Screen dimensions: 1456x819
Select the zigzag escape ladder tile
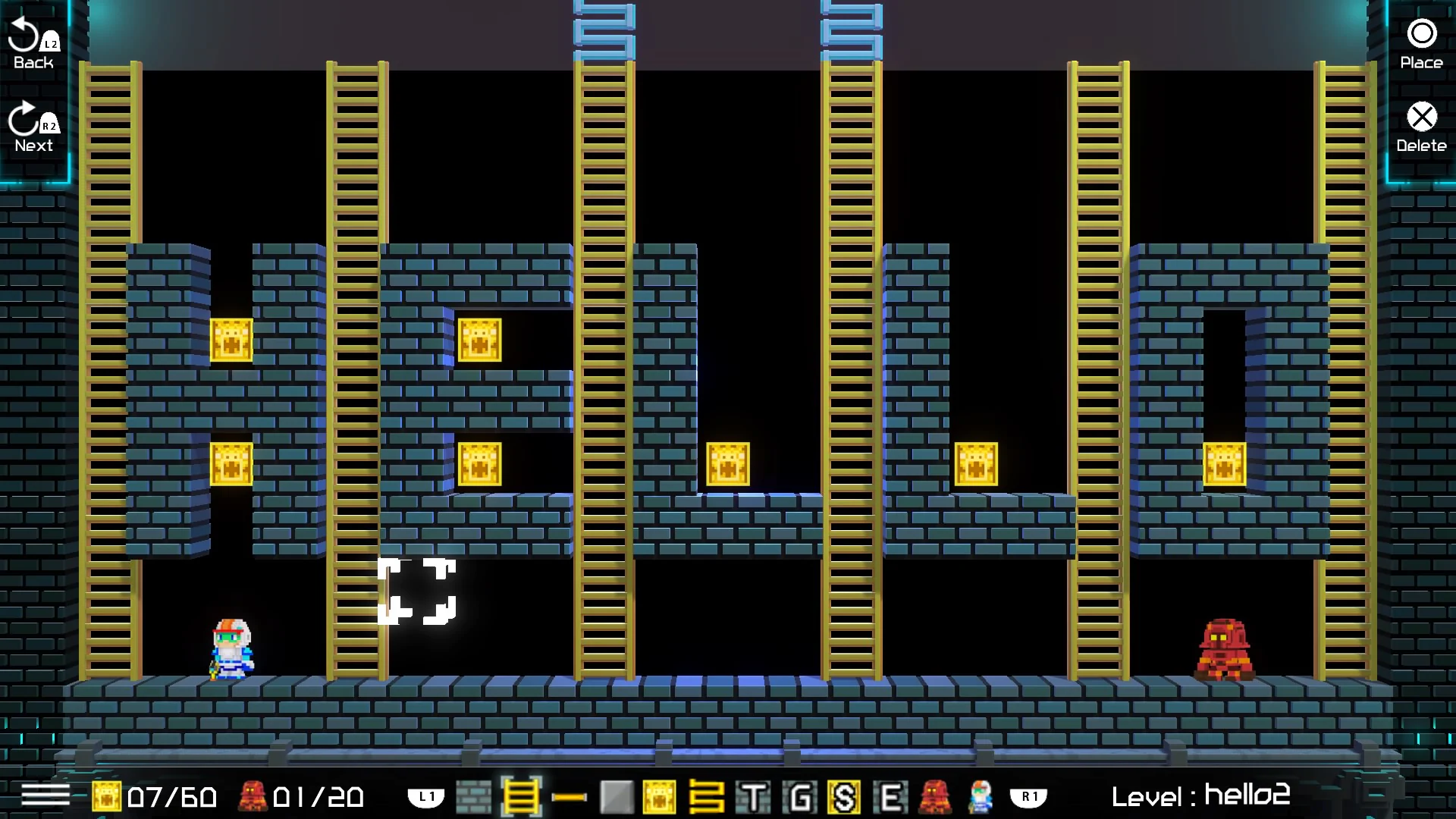point(708,796)
